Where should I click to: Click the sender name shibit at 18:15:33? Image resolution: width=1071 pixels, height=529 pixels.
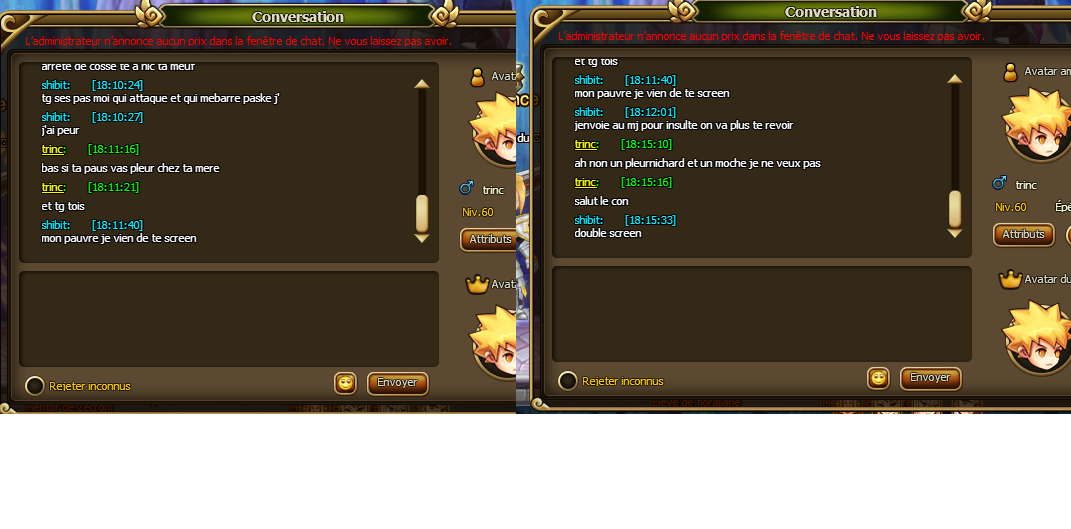pos(588,220)
